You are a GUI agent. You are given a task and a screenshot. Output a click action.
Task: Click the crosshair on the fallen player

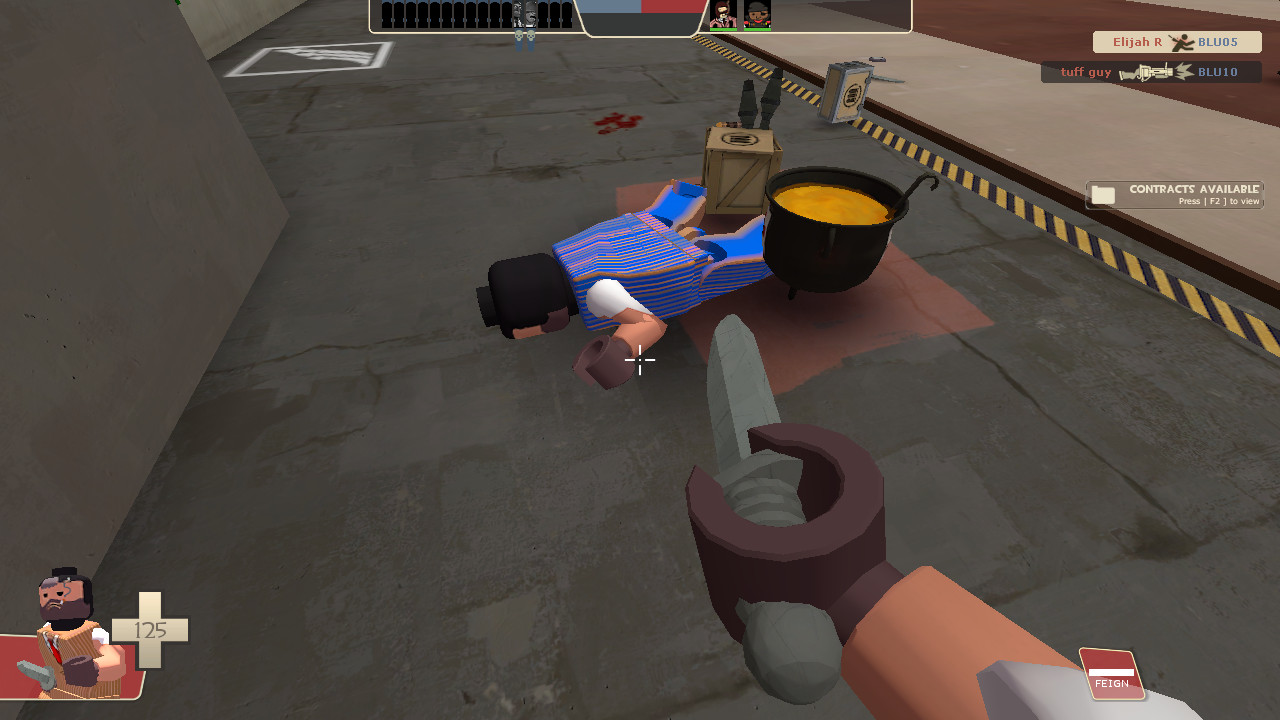[640, 361]
